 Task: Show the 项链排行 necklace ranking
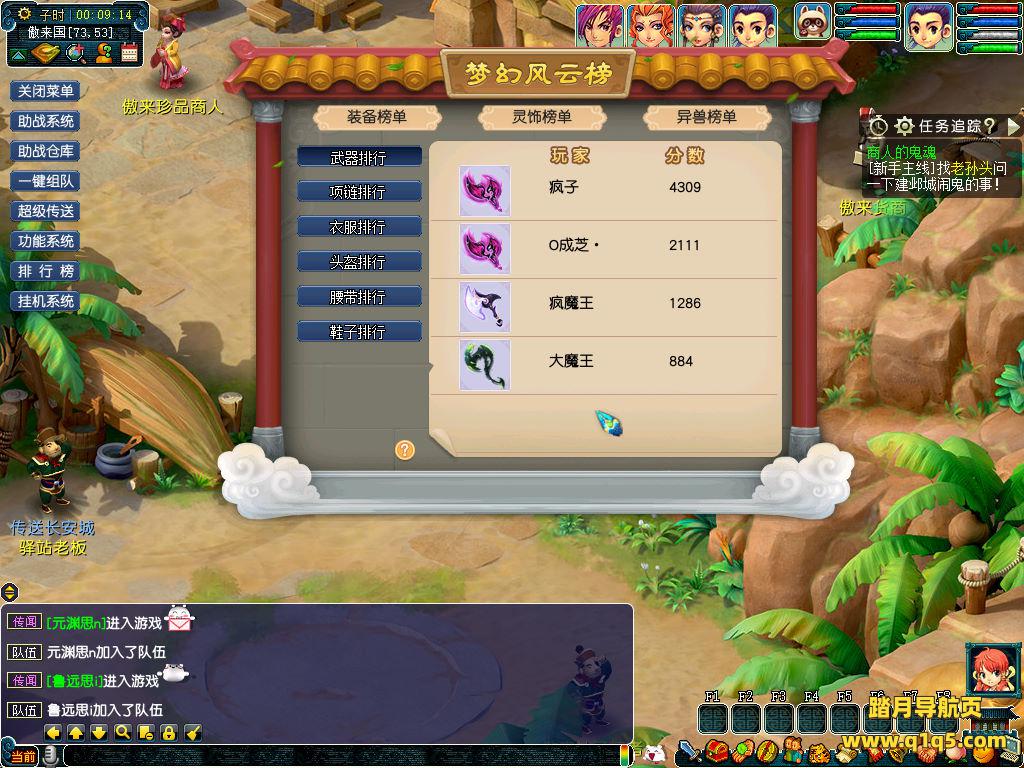358,192
